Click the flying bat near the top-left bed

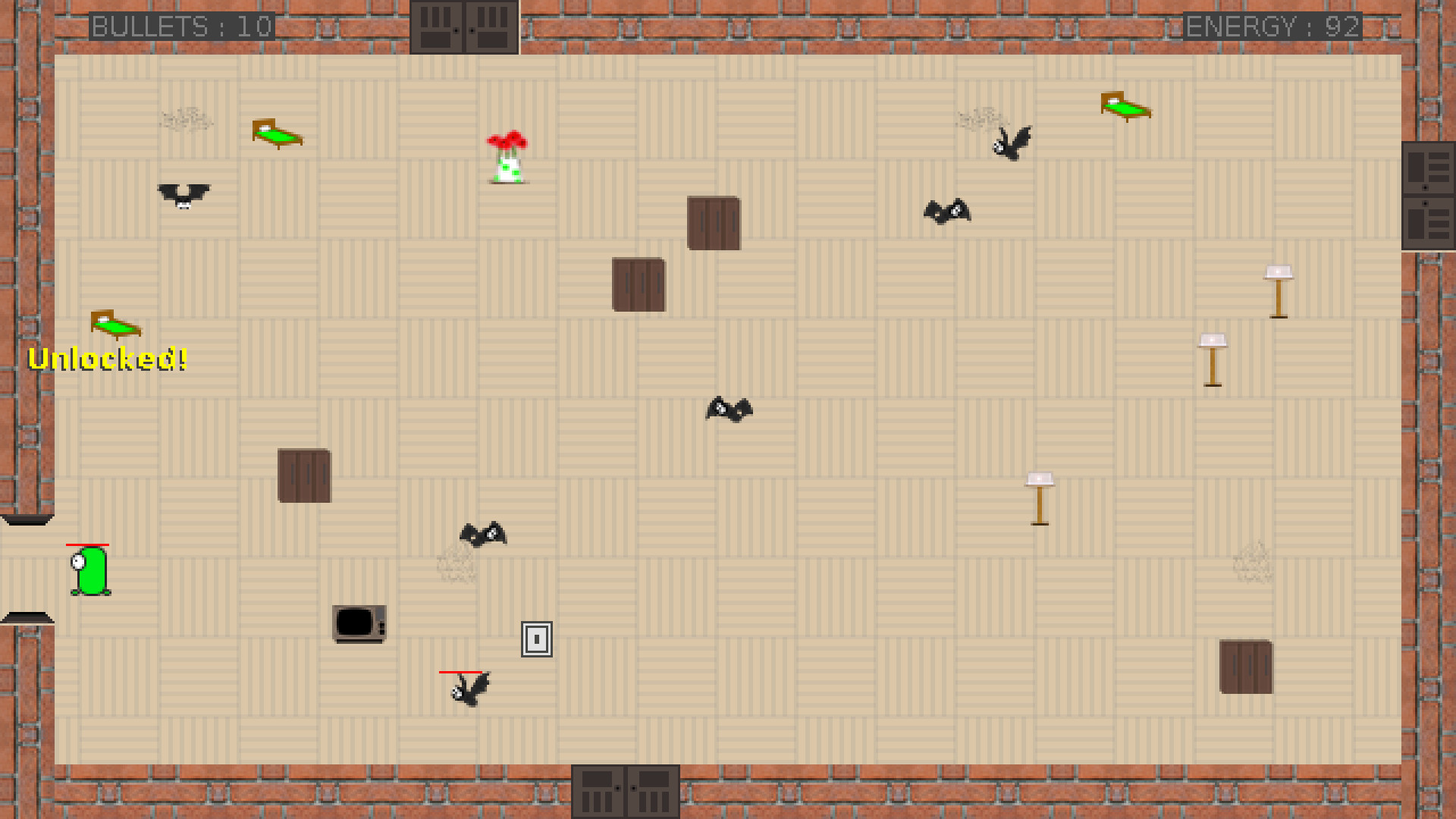click(x=184, y=196)
